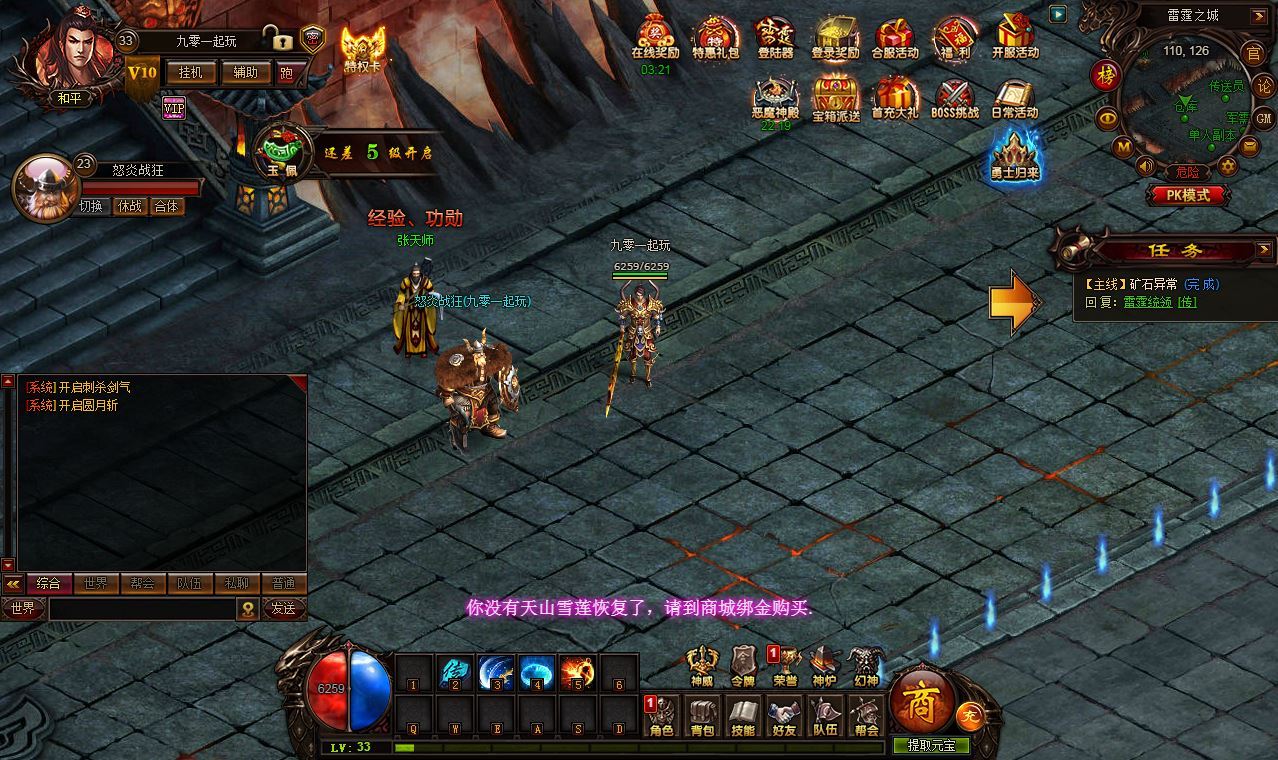The image size is (1278, 760).
Task: Open the 日常活动 daily activities icon
Action: tap(1014, 97)
